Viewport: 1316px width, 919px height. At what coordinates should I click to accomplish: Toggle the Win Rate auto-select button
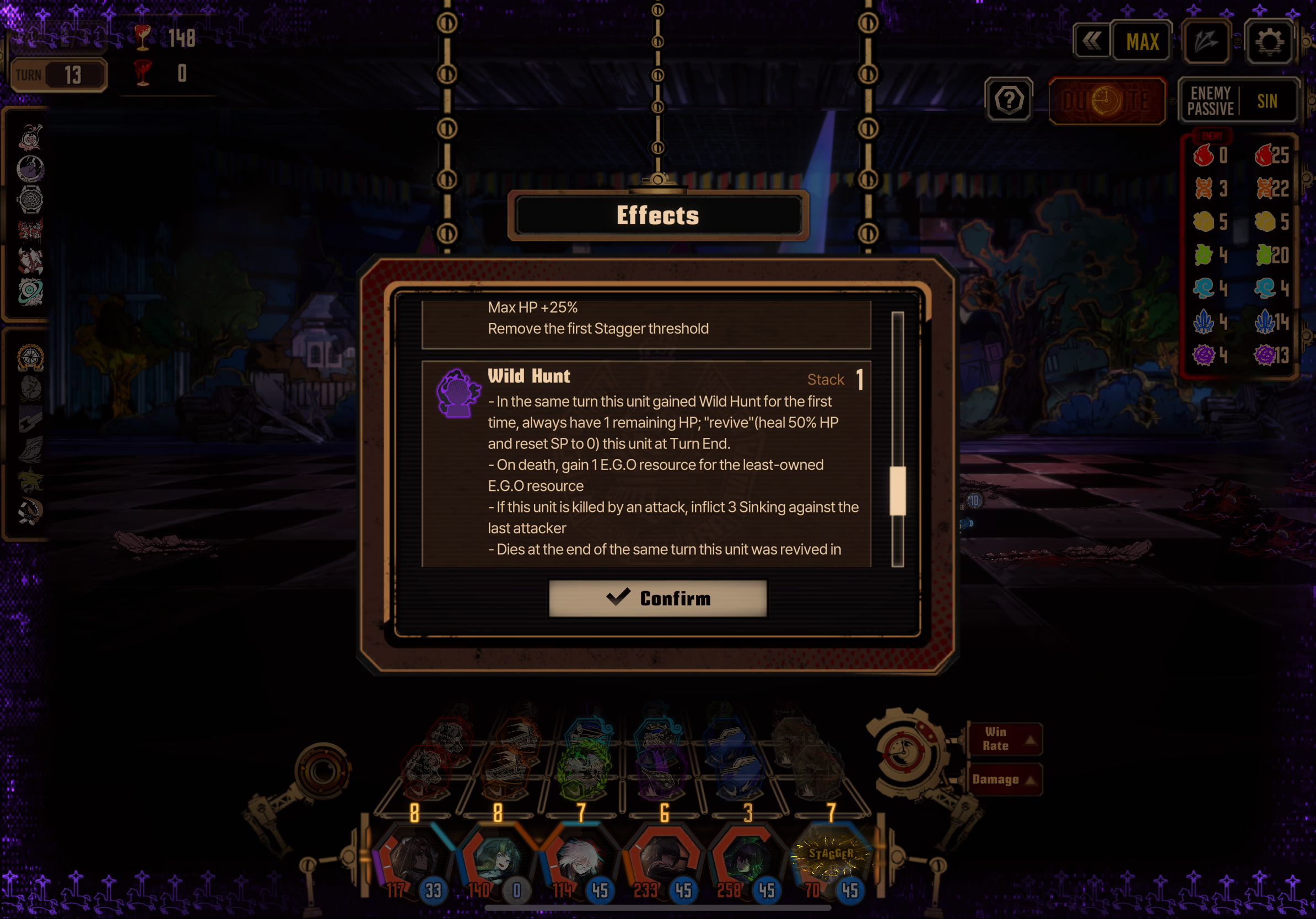pyautogui.click(x=1004, y=739)
